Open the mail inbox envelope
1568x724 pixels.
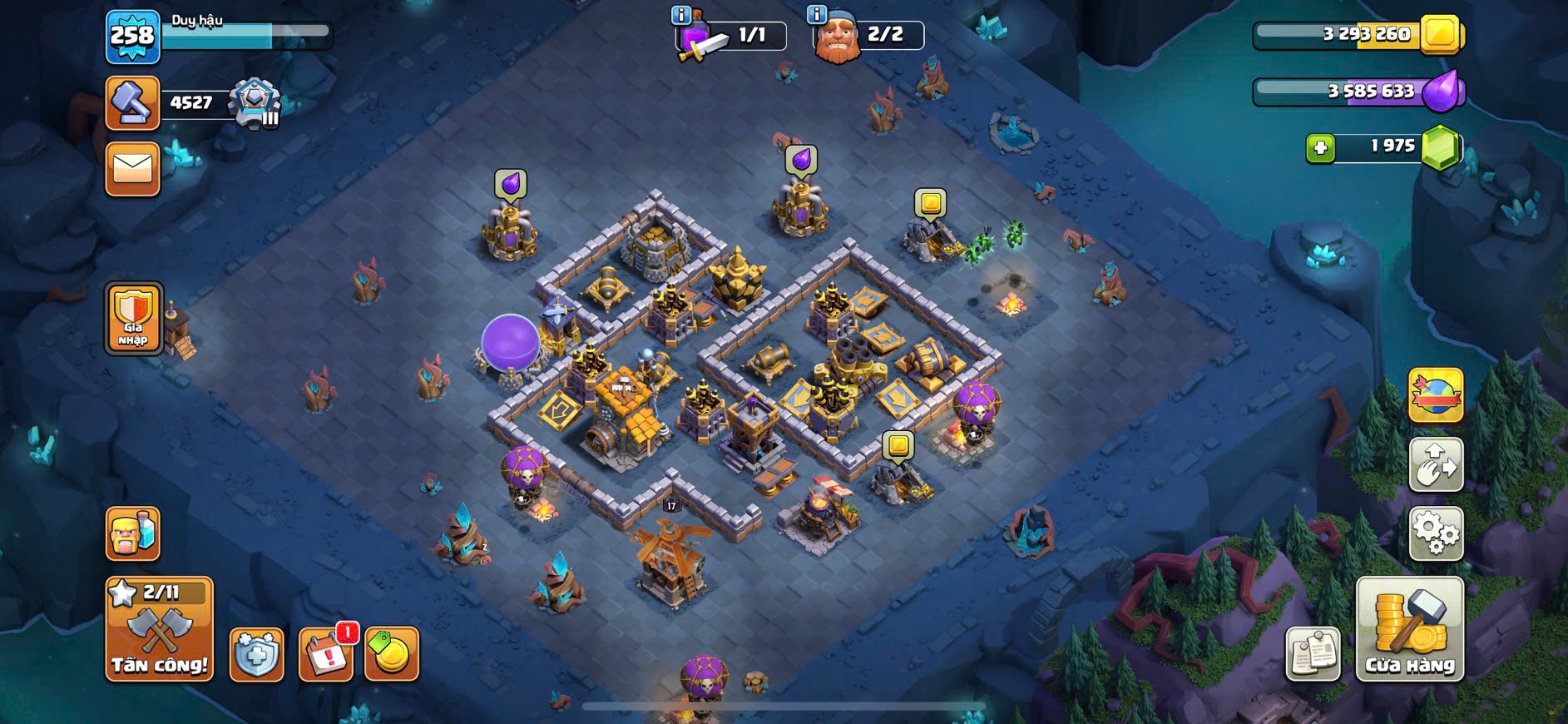coord(132,169)
